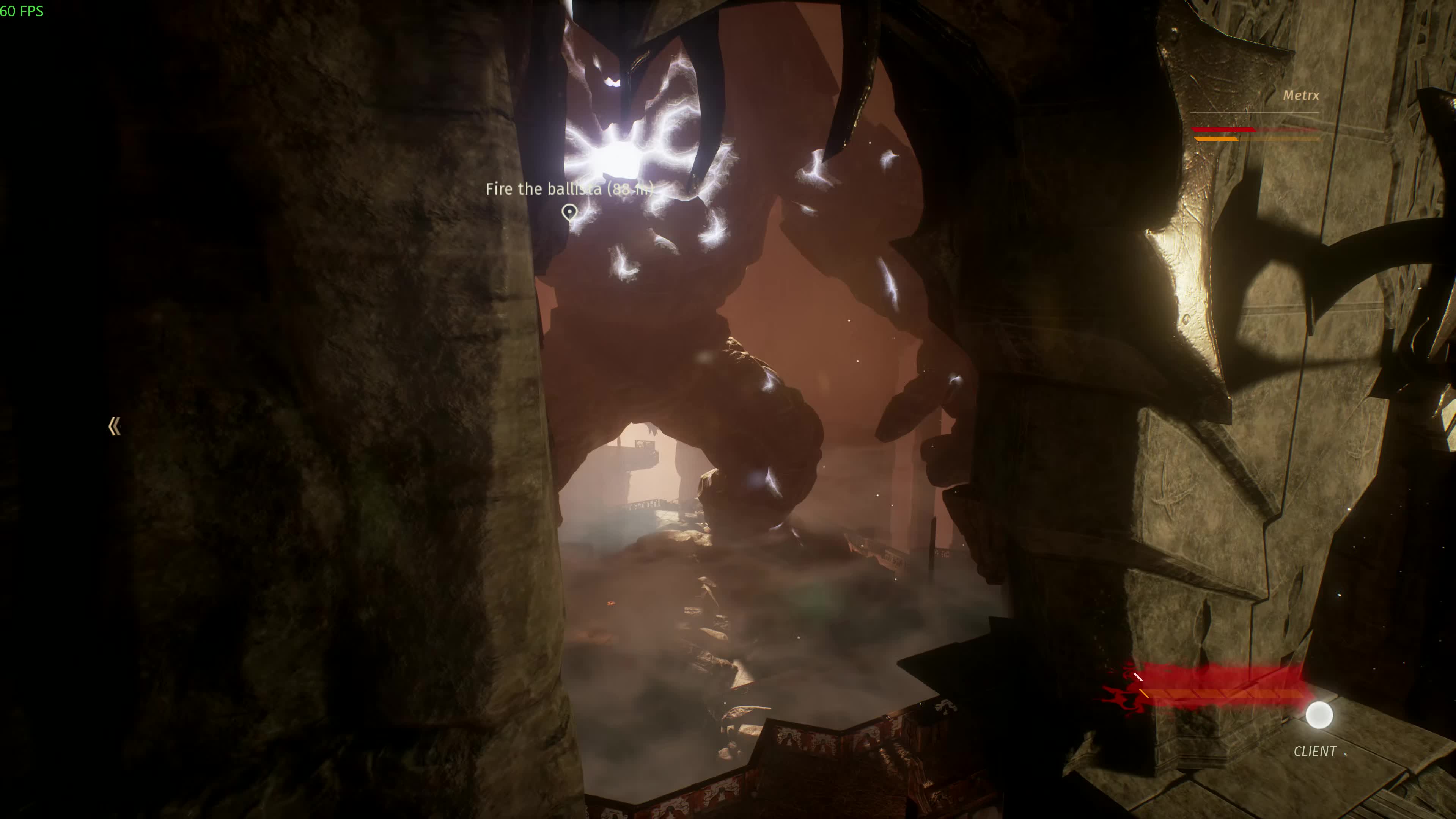
Task: Select the double chevron arrow indicator
Action: pos(114,427)
